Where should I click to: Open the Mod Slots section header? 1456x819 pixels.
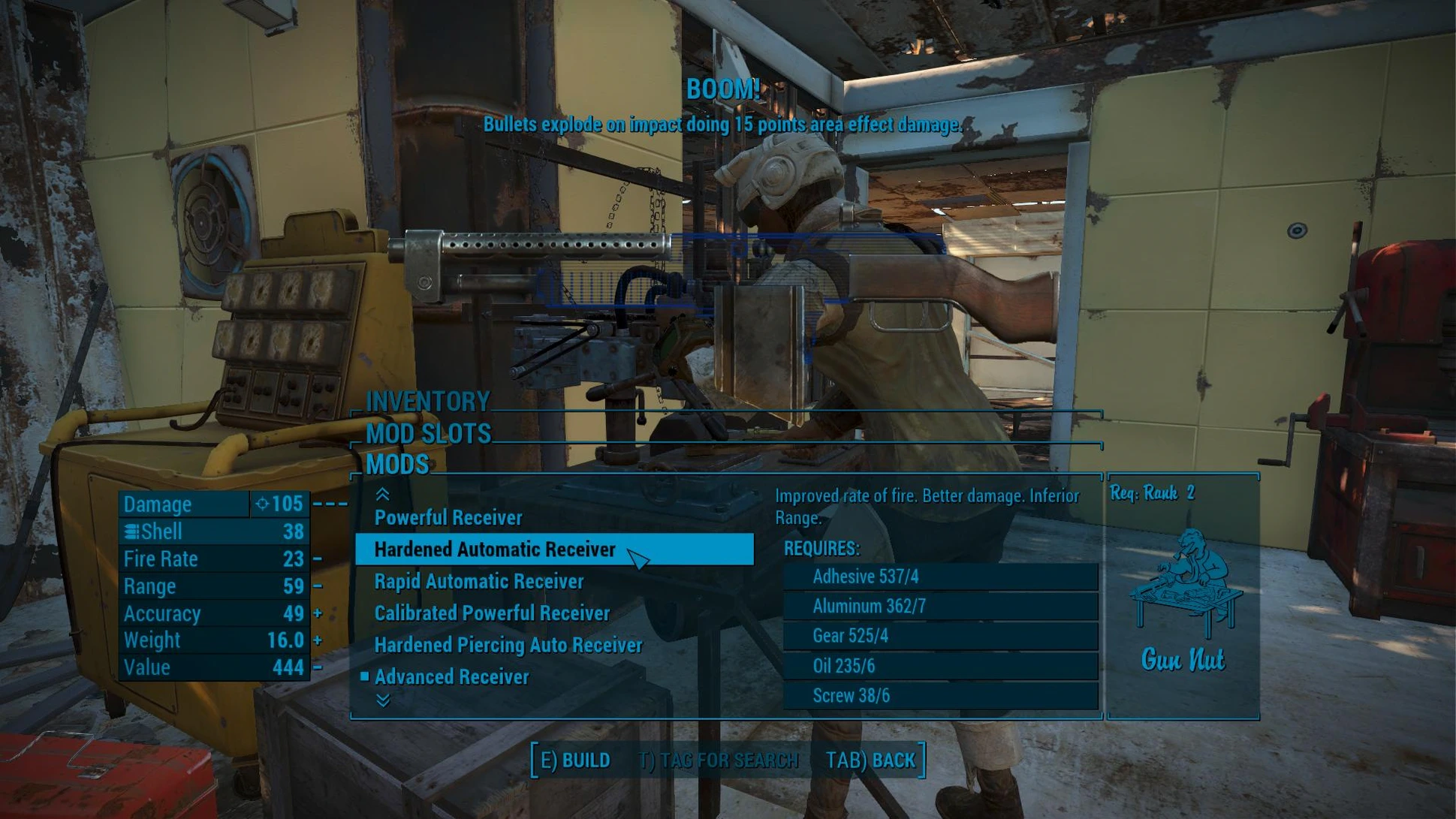pyautogui.click(x=428, y=434)
